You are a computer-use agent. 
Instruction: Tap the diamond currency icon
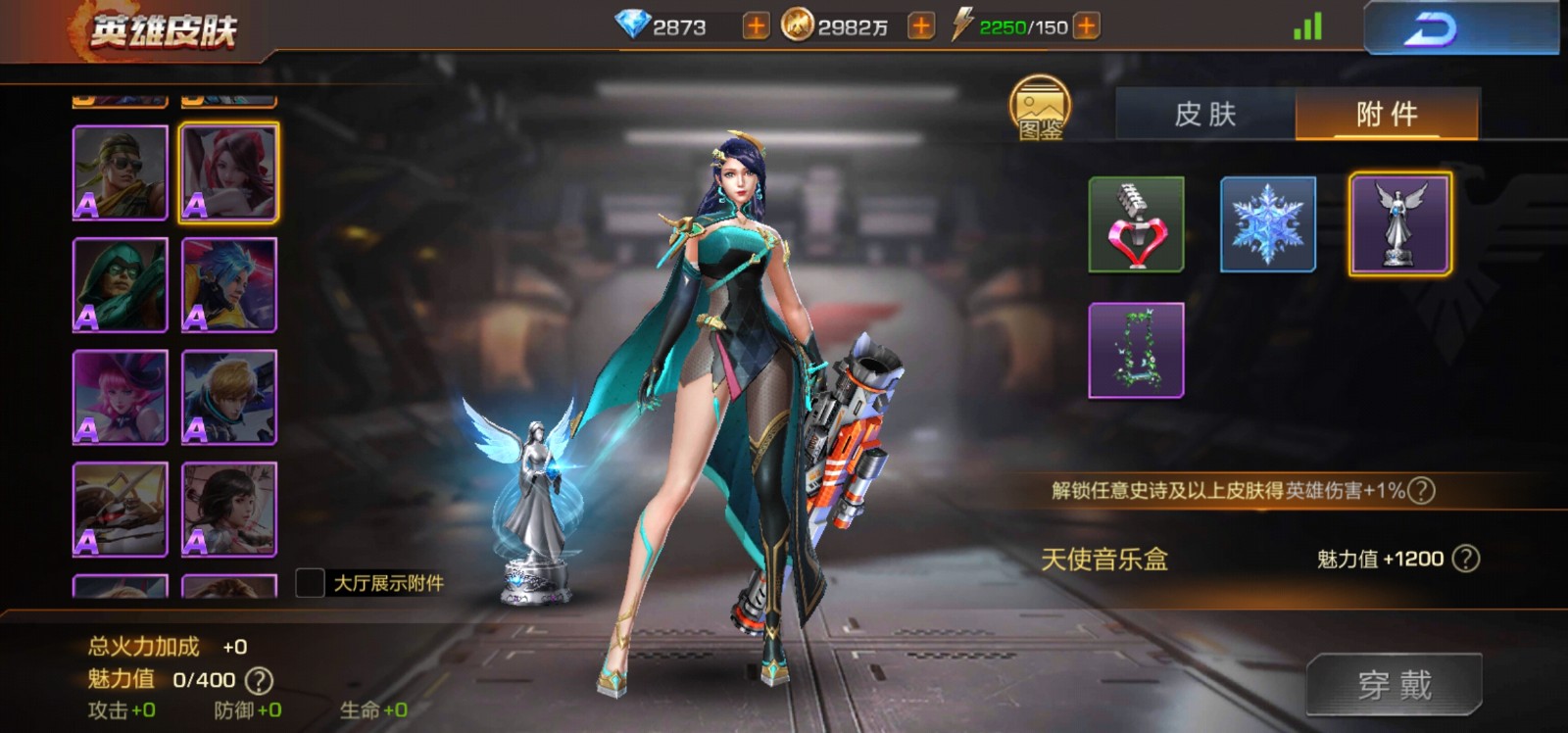tap(635, 28)
